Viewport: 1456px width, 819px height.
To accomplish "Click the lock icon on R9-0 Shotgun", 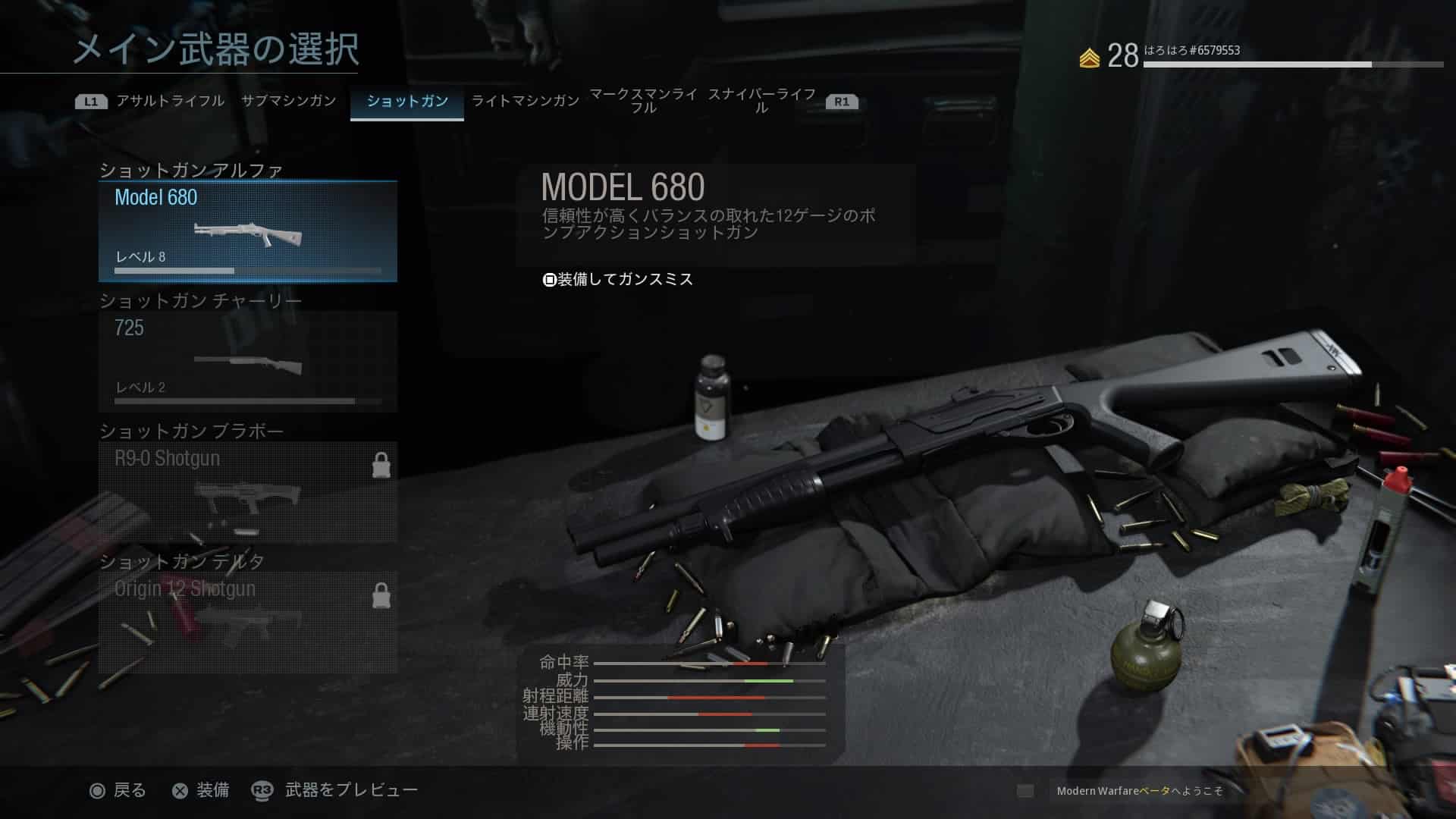I will (x=382, y=465).
